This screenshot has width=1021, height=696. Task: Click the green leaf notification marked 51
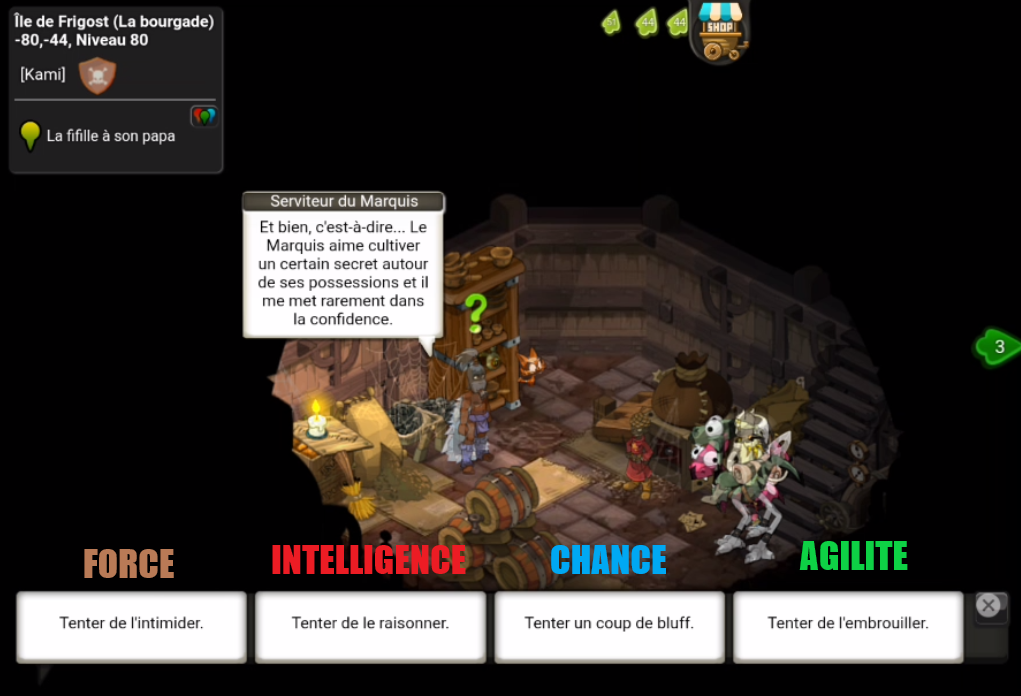point(612,22)
